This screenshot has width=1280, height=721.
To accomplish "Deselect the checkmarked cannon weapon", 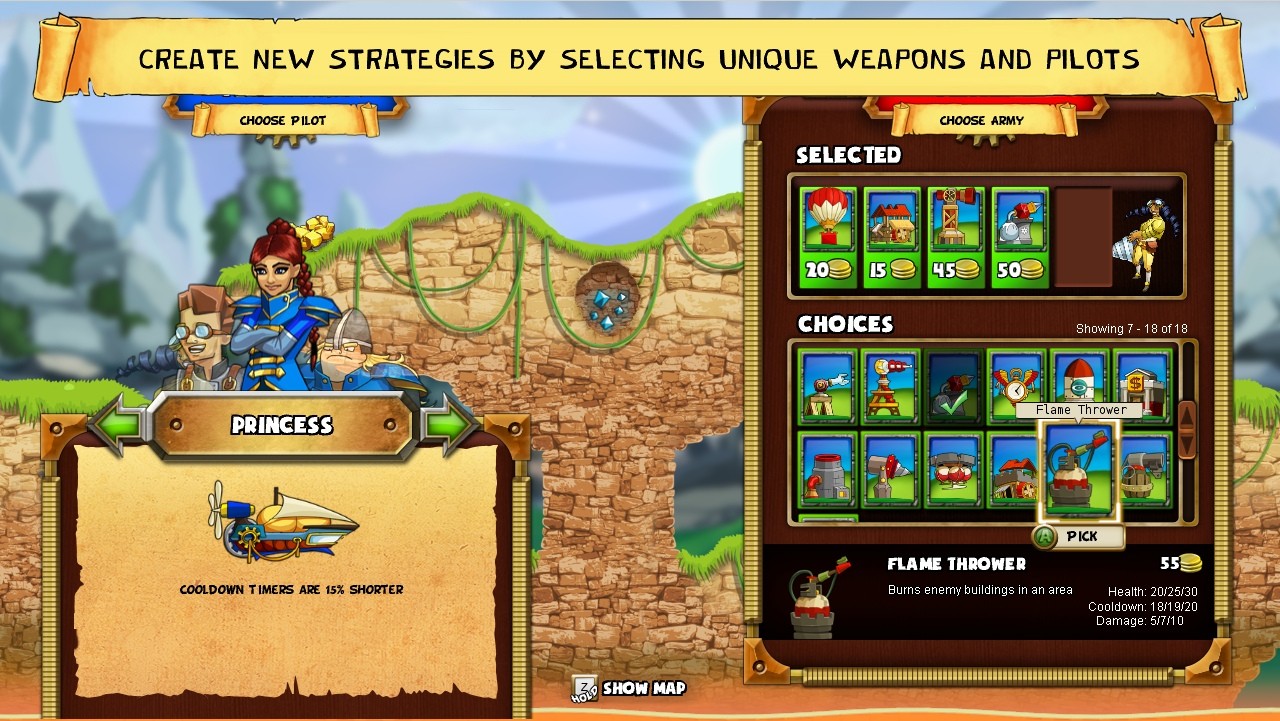I will click(x=953, y=385).
